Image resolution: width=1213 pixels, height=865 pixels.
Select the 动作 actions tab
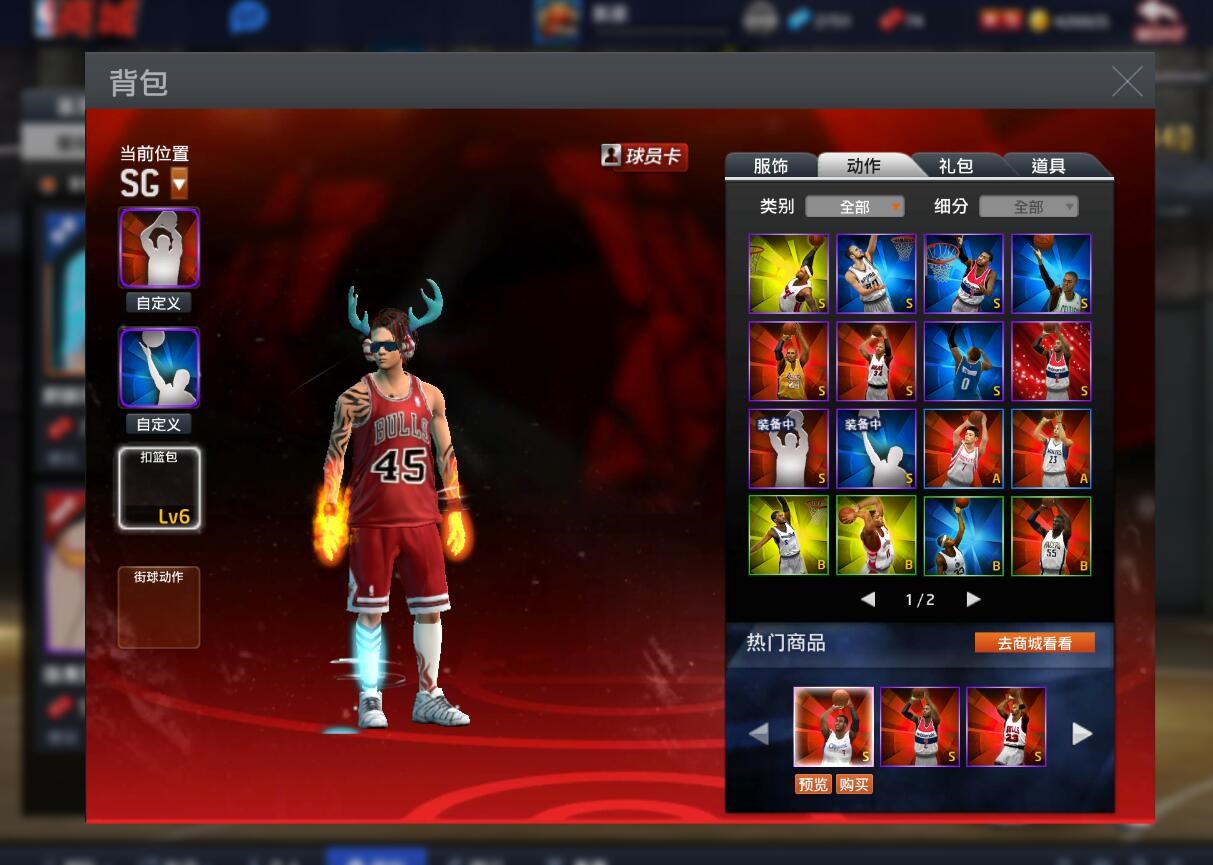(x=863, y=166)
